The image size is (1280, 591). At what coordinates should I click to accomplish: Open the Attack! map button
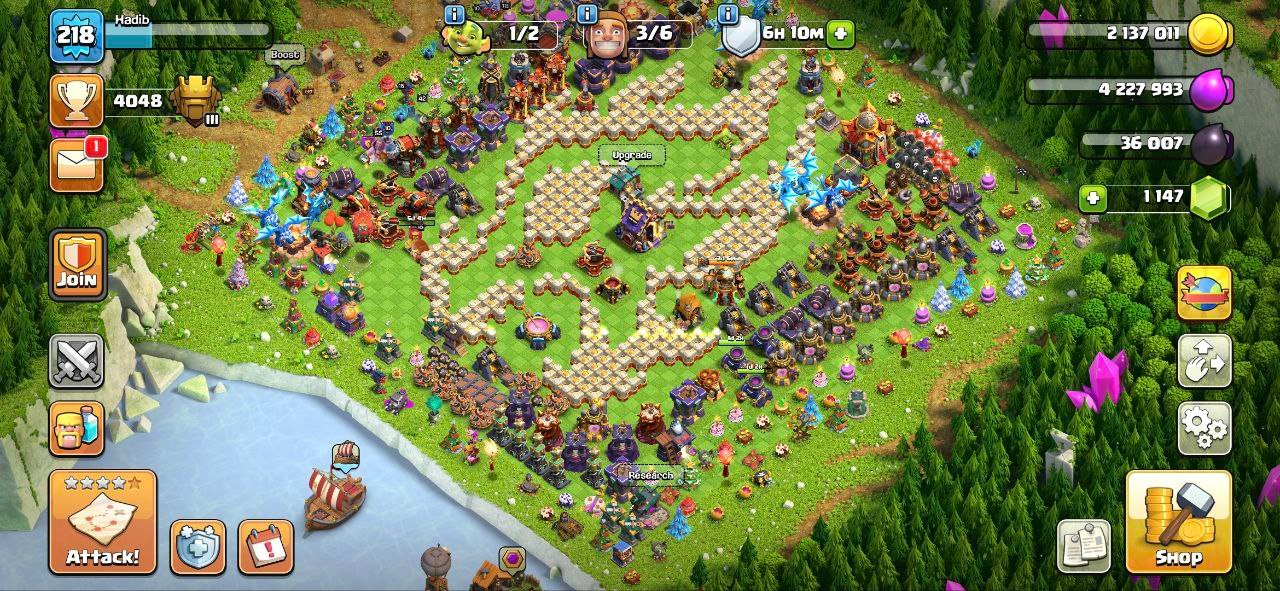pyautogui.click(x=103, y=522)
